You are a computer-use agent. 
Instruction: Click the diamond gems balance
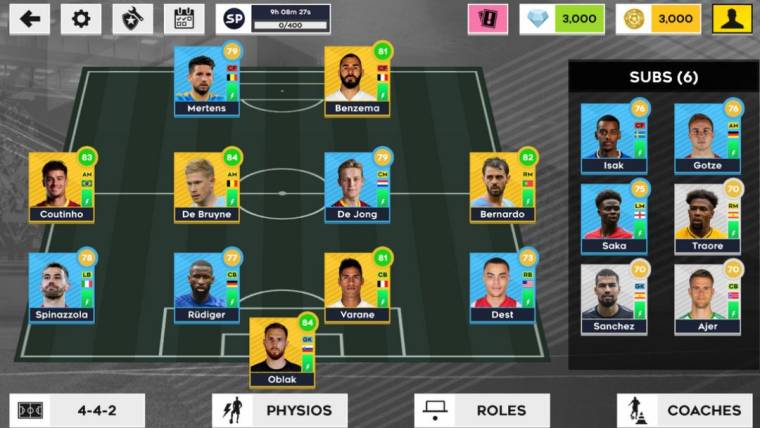562,19
